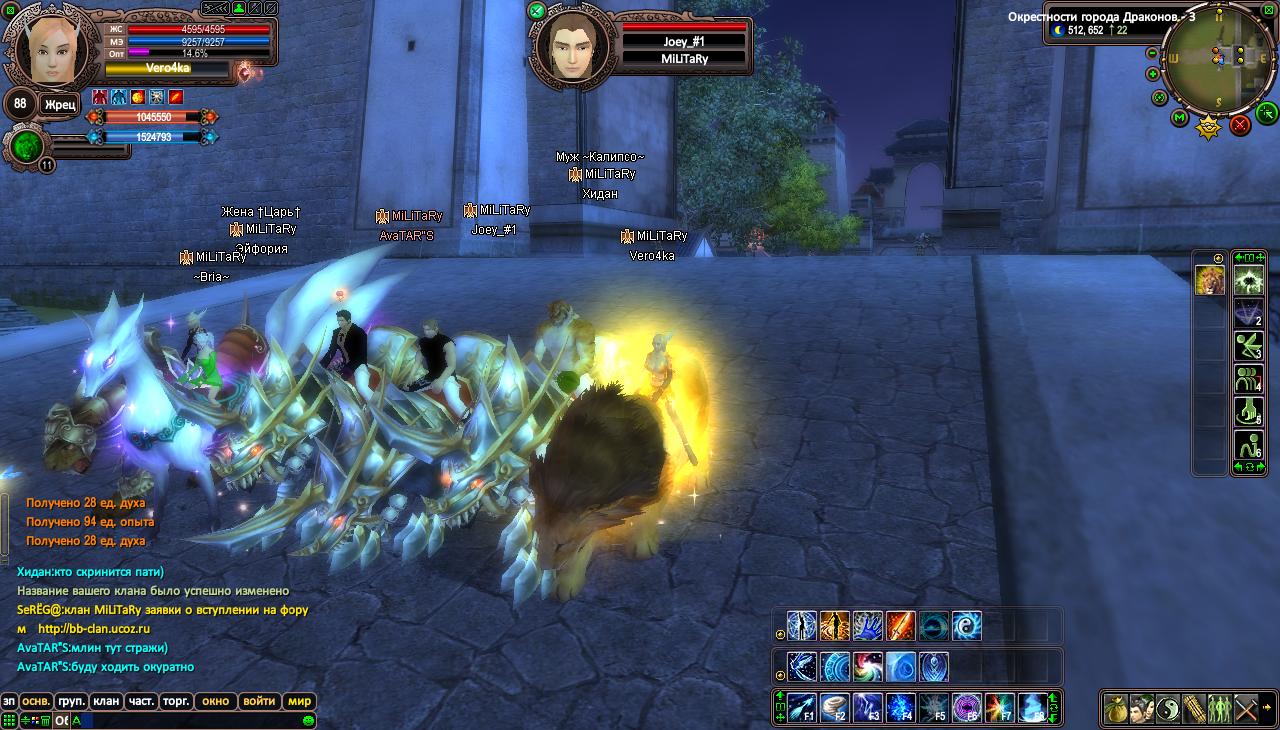Select the торг. trade chat tab
1280x730 pixels.
[x=177, y=701]
